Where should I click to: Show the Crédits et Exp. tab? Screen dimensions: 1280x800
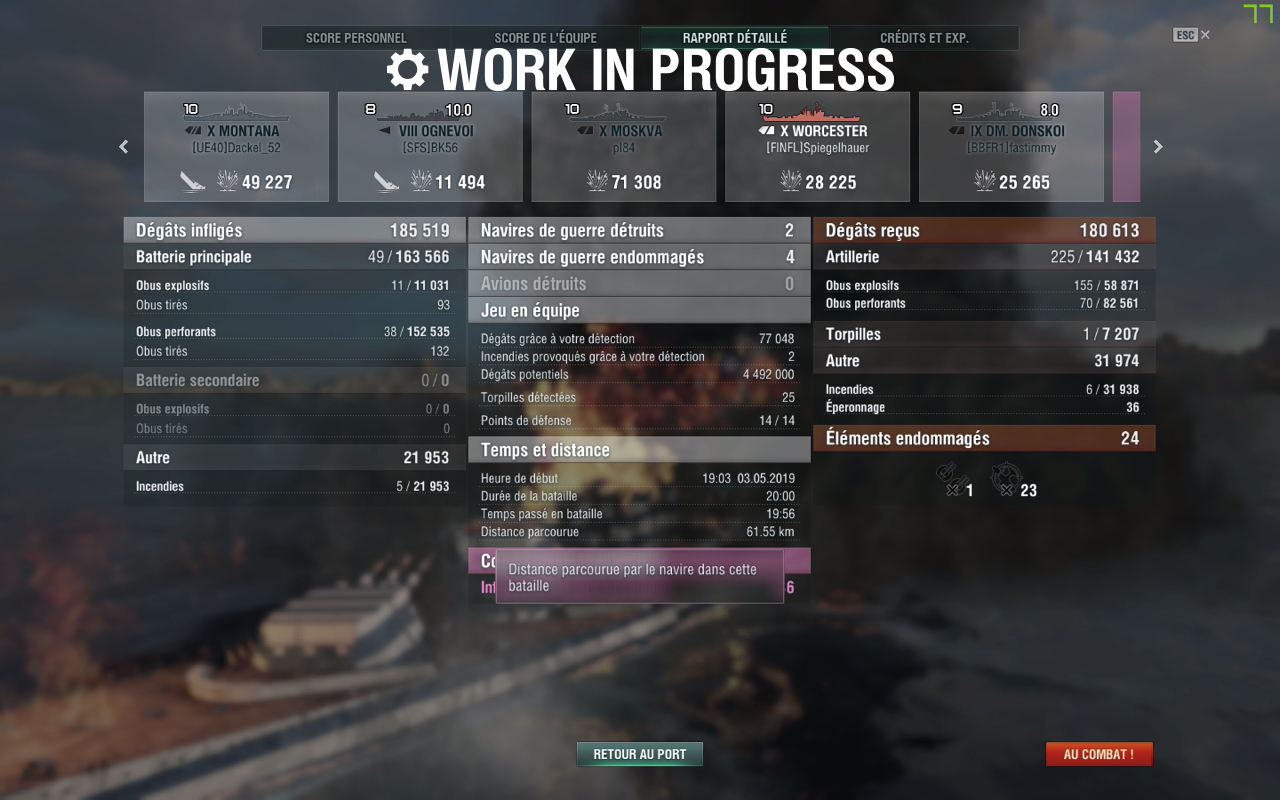pos(924,38)
